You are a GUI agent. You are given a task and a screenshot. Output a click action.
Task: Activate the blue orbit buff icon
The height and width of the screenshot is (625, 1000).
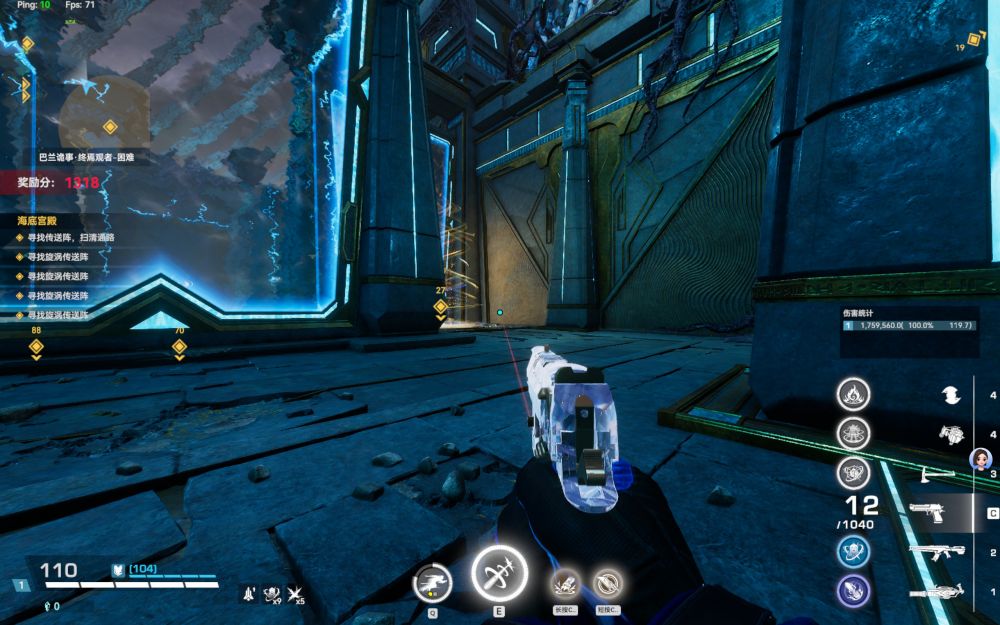[x=853, y=551]
